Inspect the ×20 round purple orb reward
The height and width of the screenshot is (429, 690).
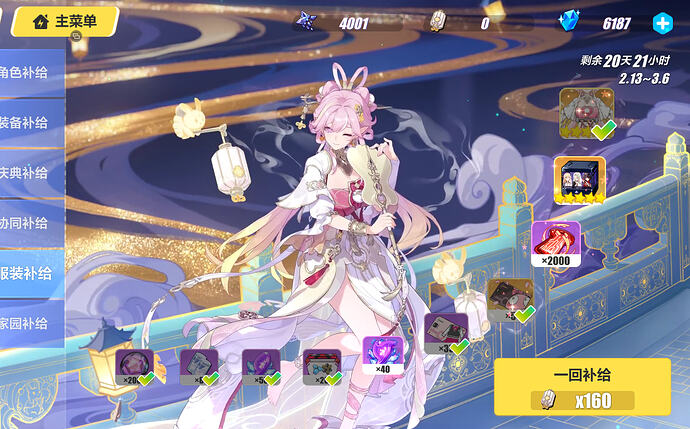(x=133, y=365)
